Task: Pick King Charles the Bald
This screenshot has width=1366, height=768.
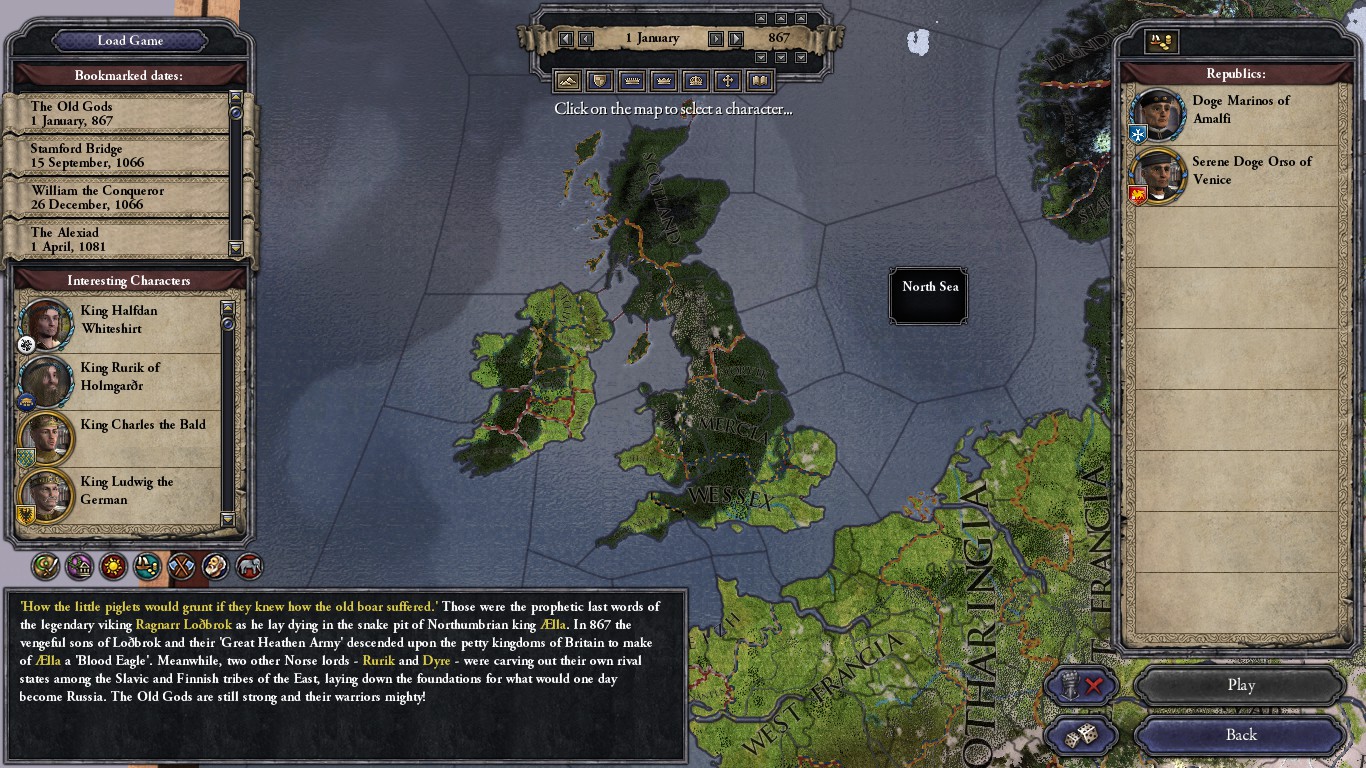Action: pyautogui.click(x=118, y=434)
